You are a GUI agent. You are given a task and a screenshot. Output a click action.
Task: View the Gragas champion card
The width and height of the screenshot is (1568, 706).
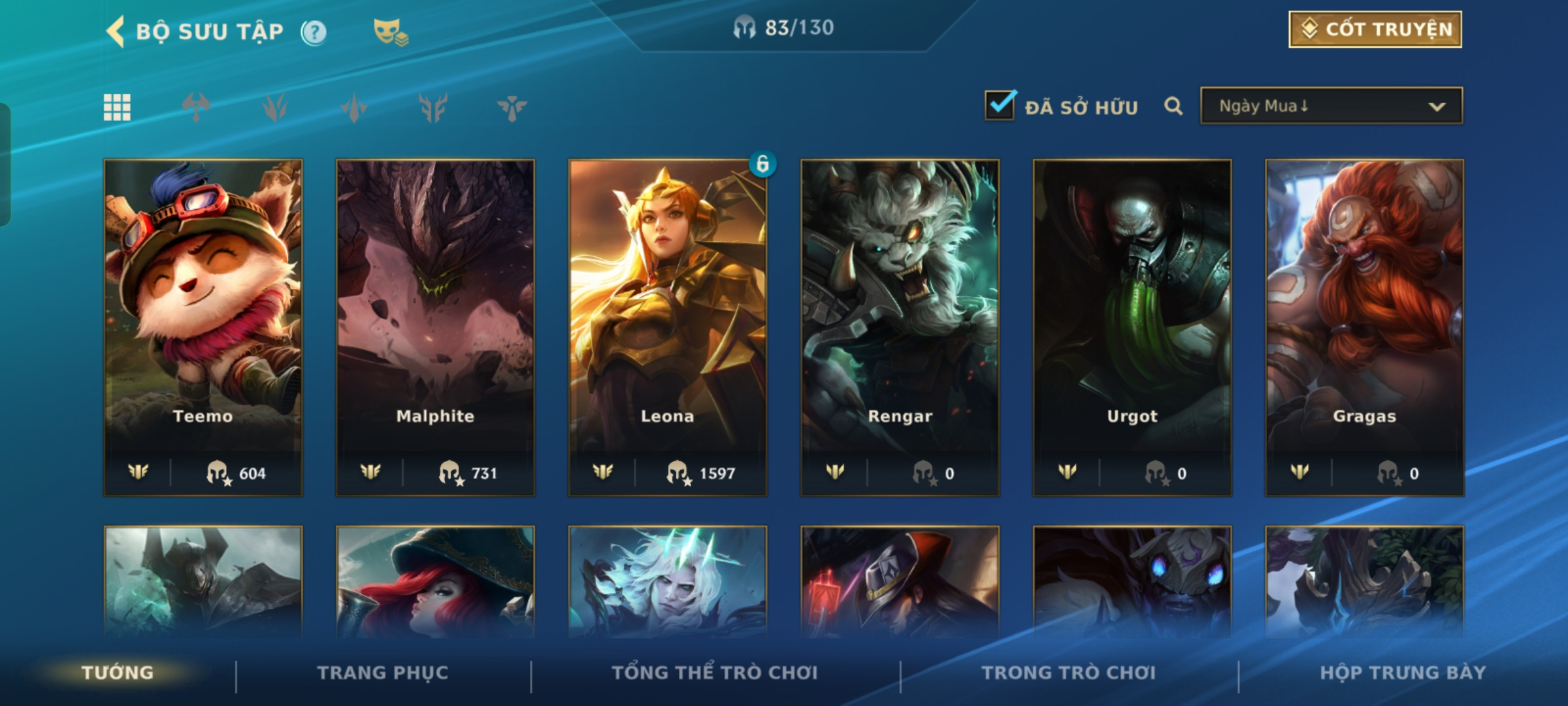(1364, 327)
